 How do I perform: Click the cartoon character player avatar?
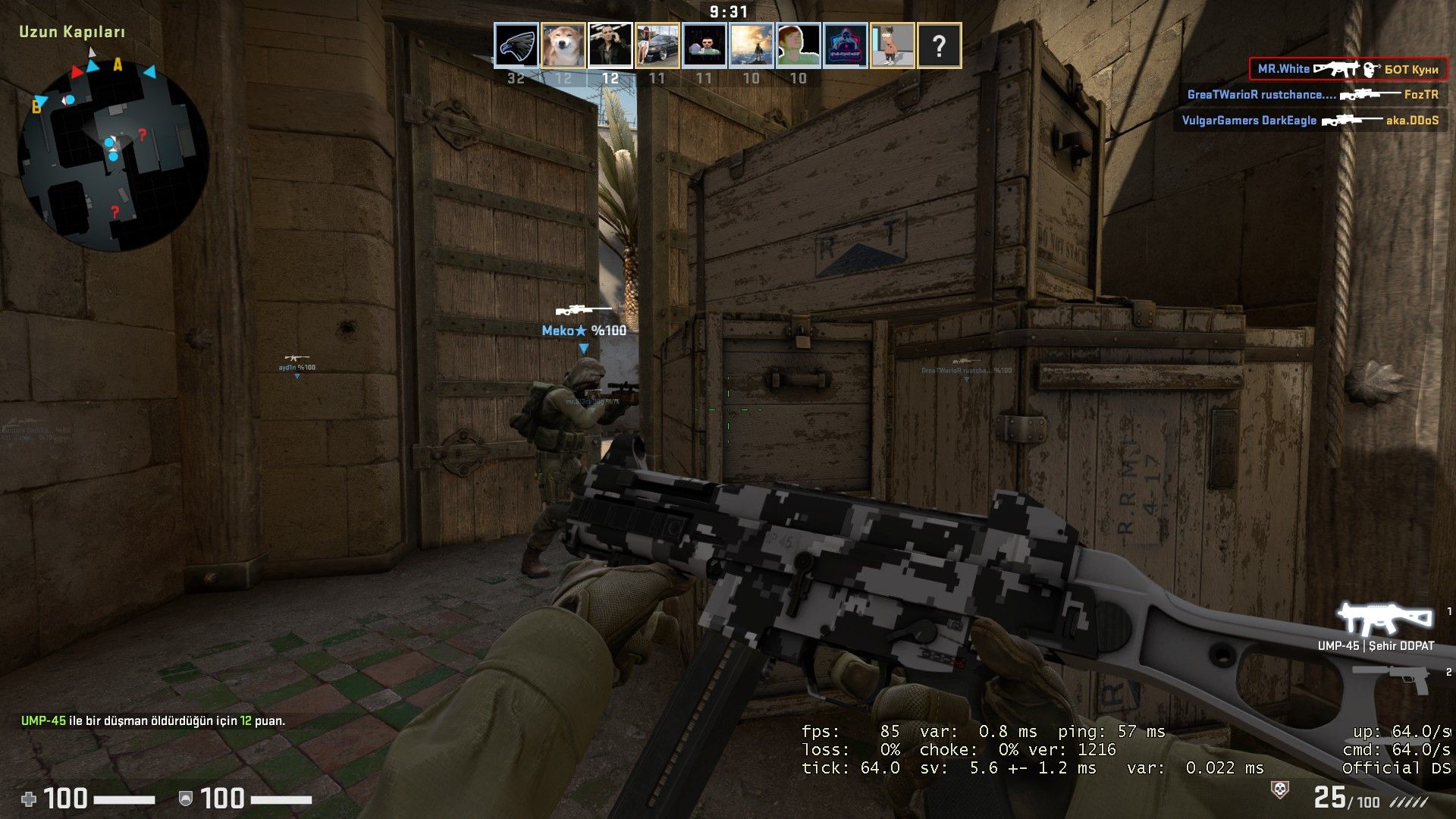point(893,45)
